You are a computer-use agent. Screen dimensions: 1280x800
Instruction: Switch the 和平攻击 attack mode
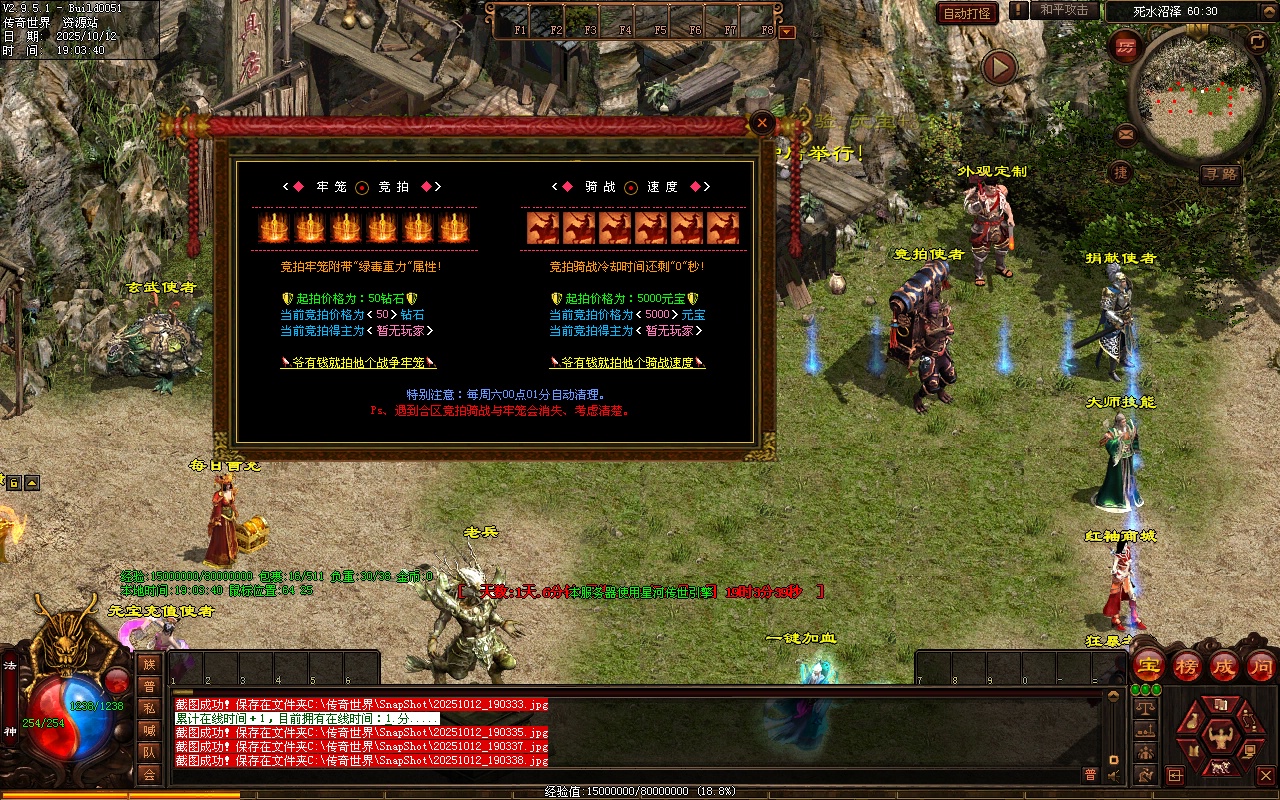click(1064, 10)
